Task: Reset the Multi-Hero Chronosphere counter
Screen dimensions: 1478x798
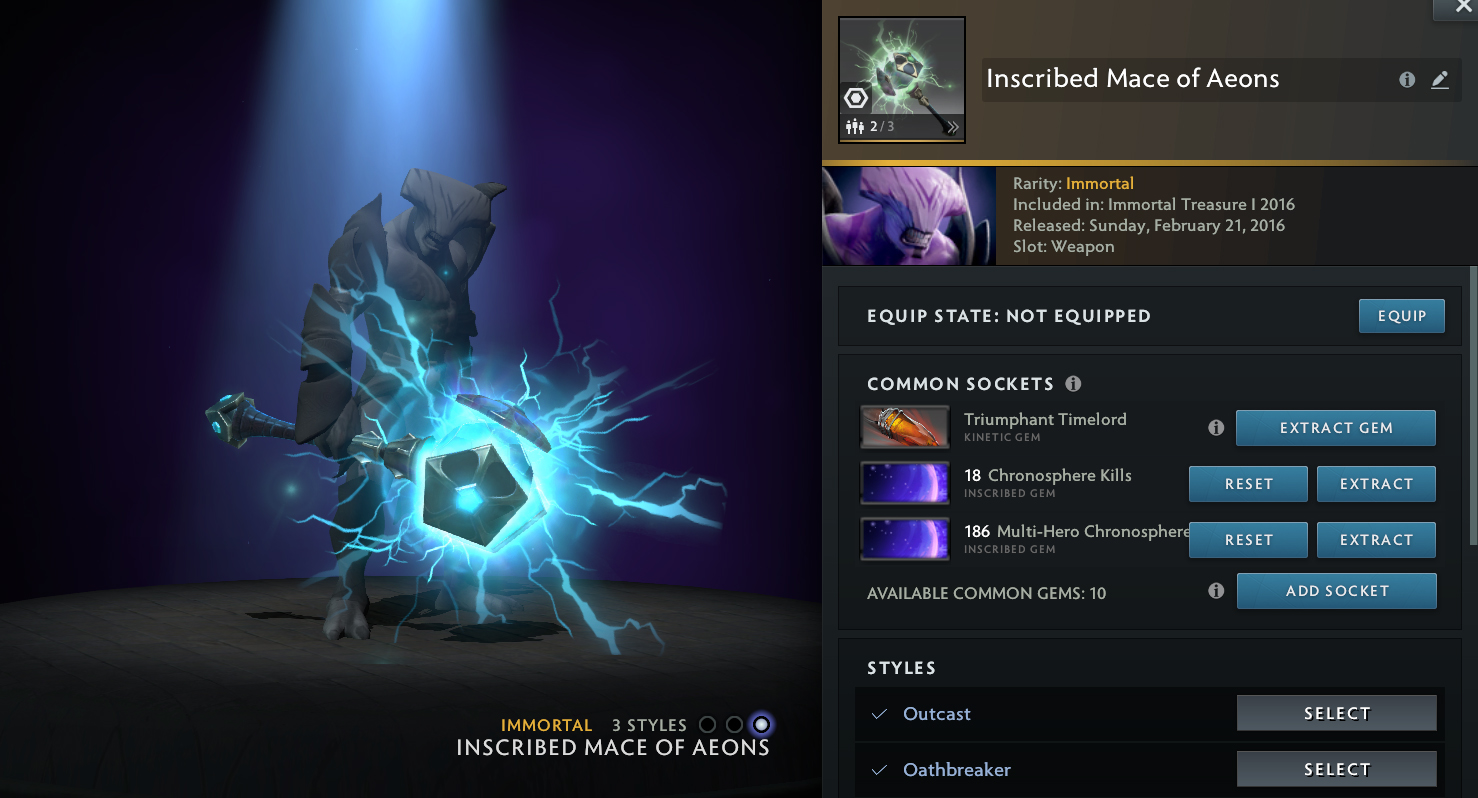Action: pos(1248,540)
